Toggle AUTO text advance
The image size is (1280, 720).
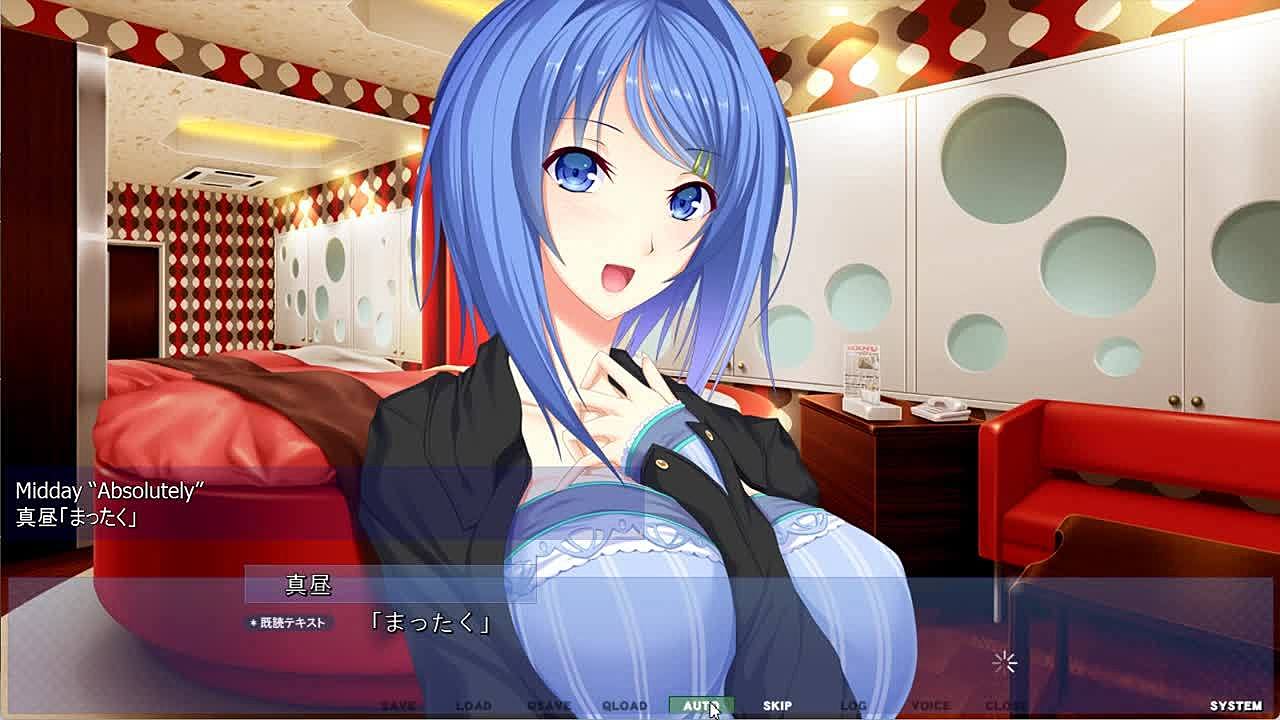(x=701, y=706)
